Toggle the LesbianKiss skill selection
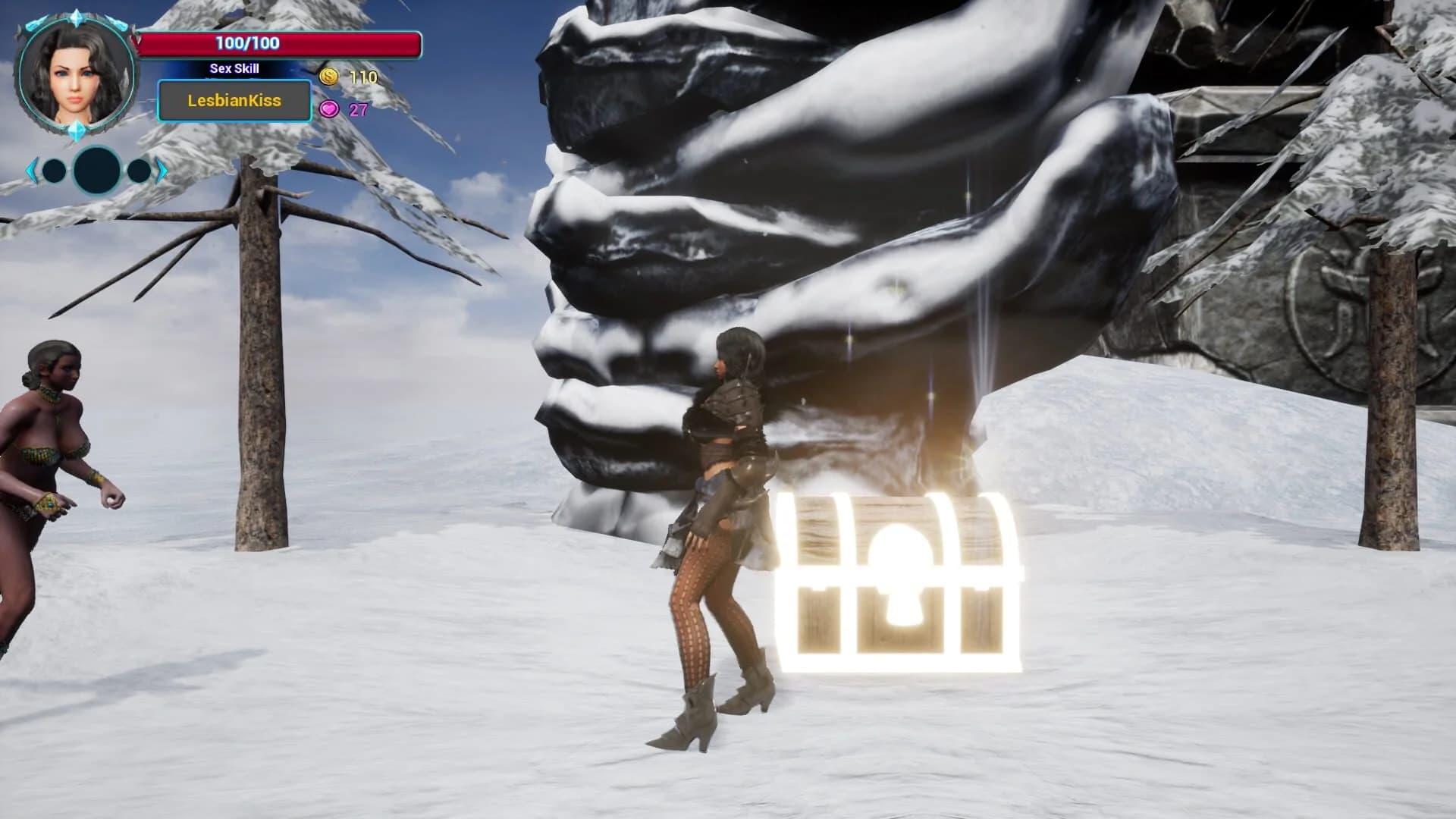 (x=234, y=101)
